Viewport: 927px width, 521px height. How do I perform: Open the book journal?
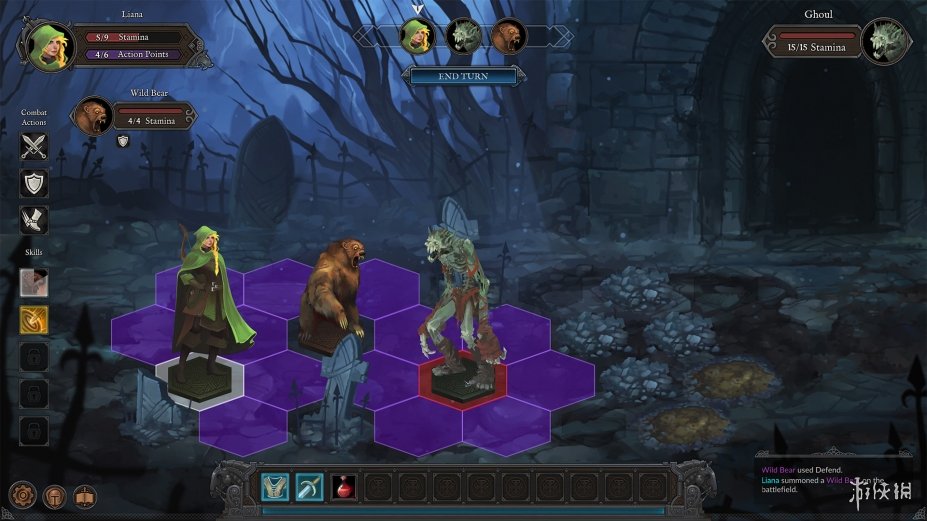[x=85, y=495]
